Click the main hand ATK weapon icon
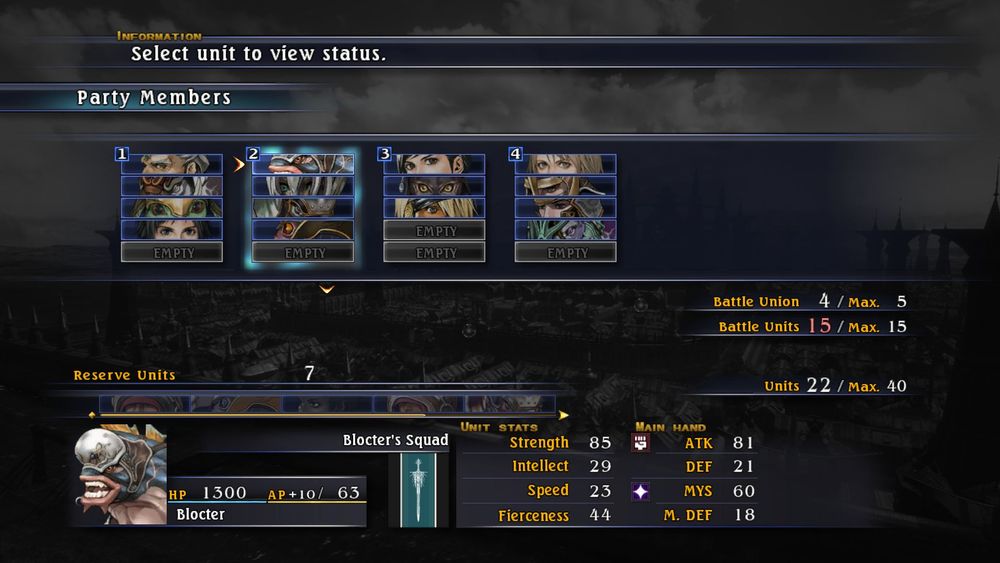 click(641, 443)
